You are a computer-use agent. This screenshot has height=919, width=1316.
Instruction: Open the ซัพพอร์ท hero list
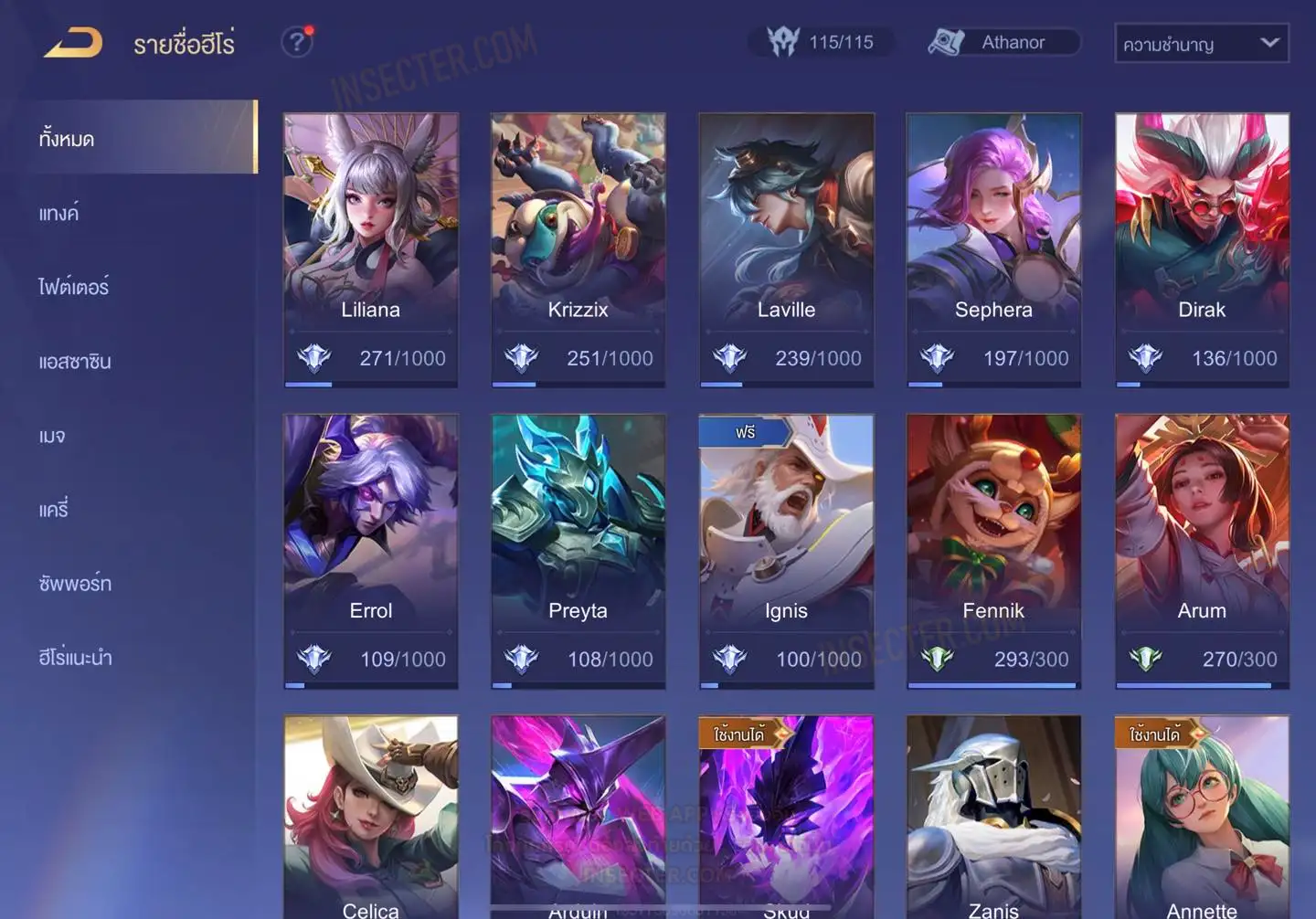(x=75, y=583)
